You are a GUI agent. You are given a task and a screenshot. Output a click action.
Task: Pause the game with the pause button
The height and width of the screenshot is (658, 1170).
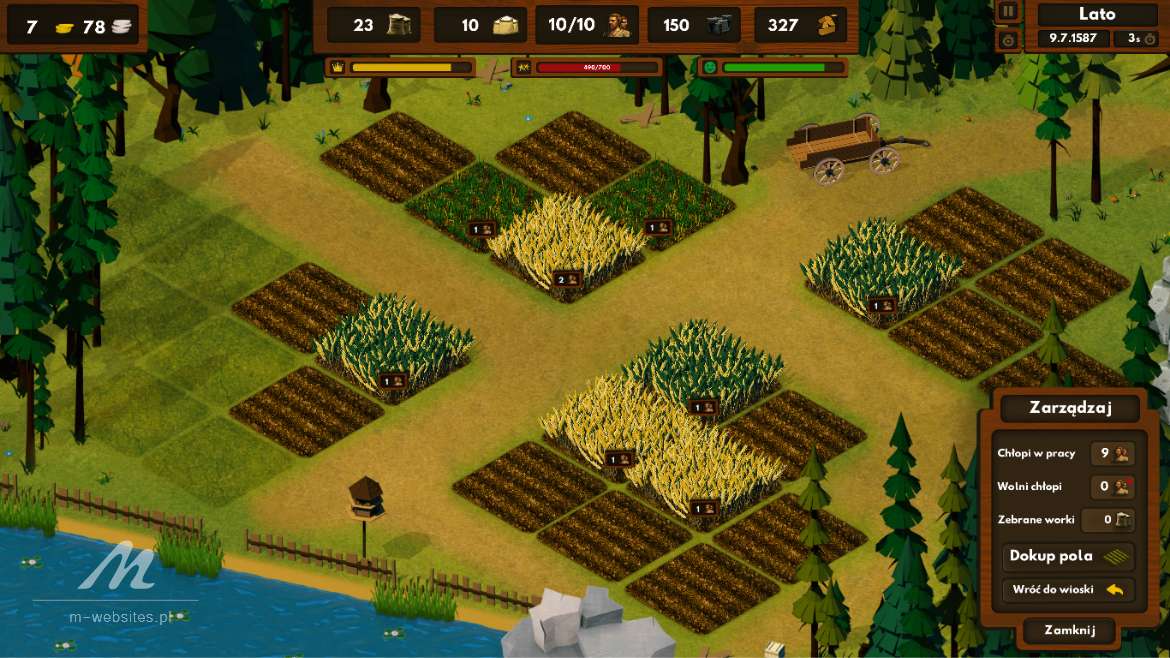pyautogui.click(x=1008, y=12)
